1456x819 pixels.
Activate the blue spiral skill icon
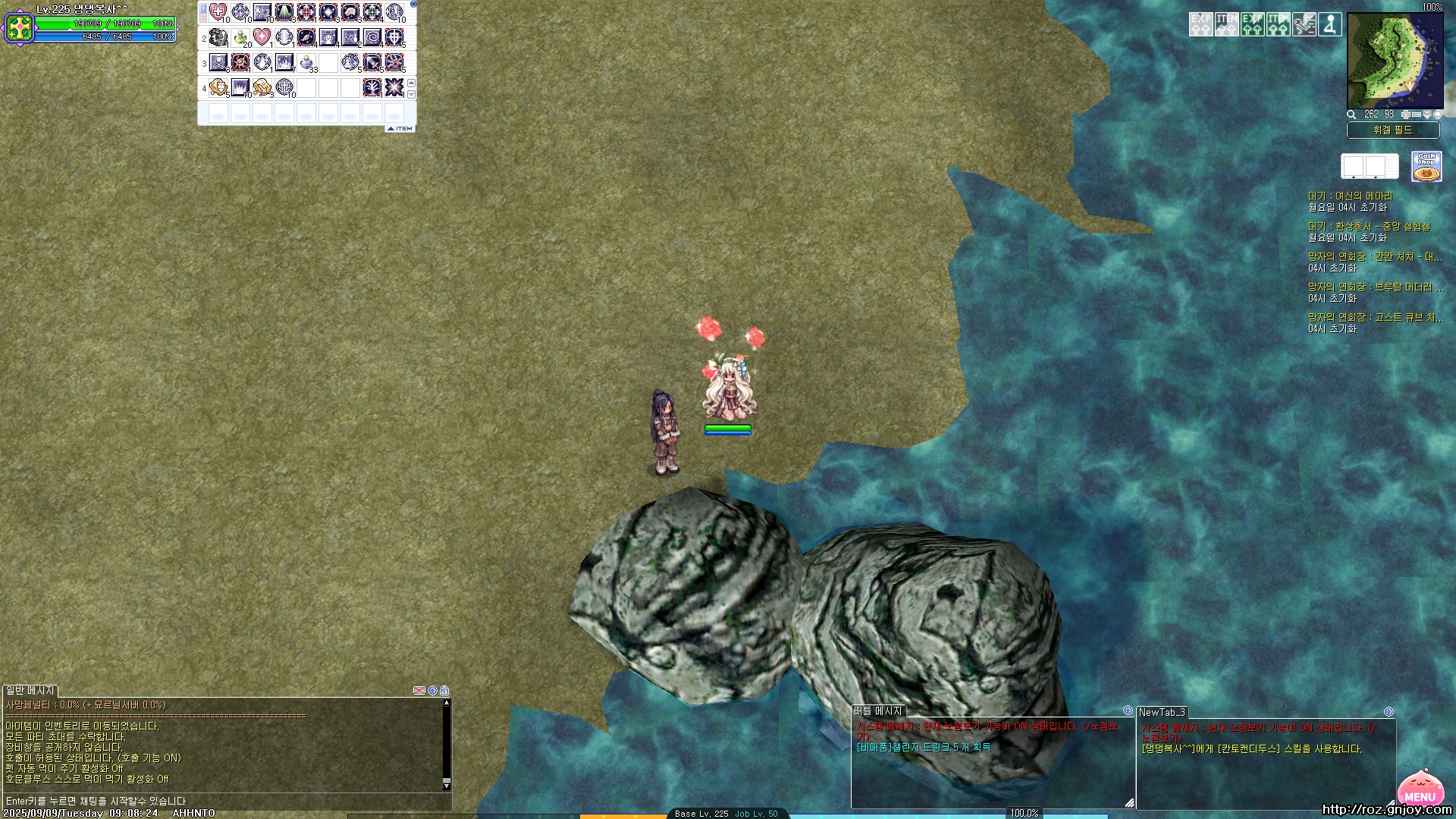(372, 37)
